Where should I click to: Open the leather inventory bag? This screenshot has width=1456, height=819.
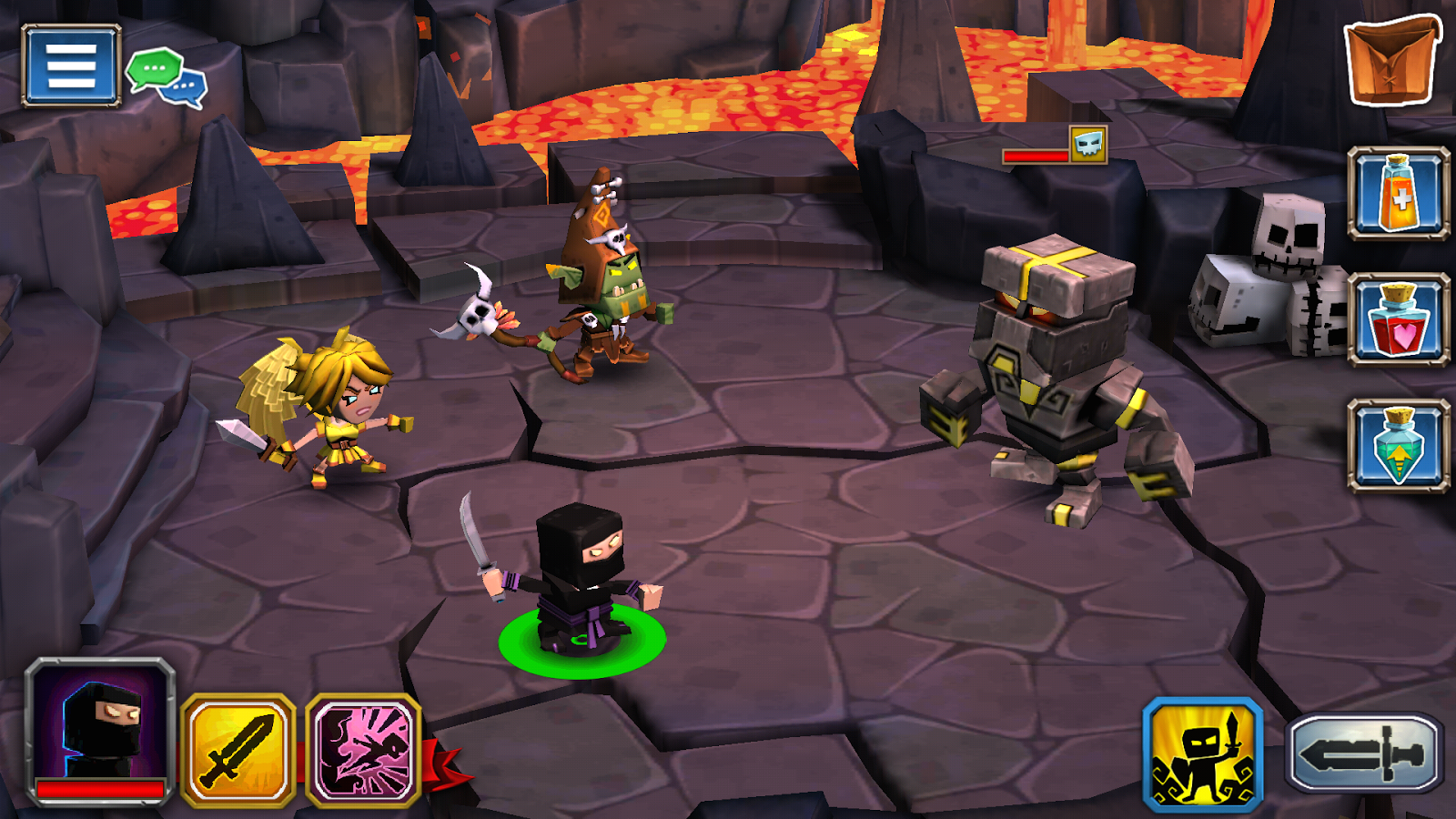pyautogui.click(x=1391, y=61)
